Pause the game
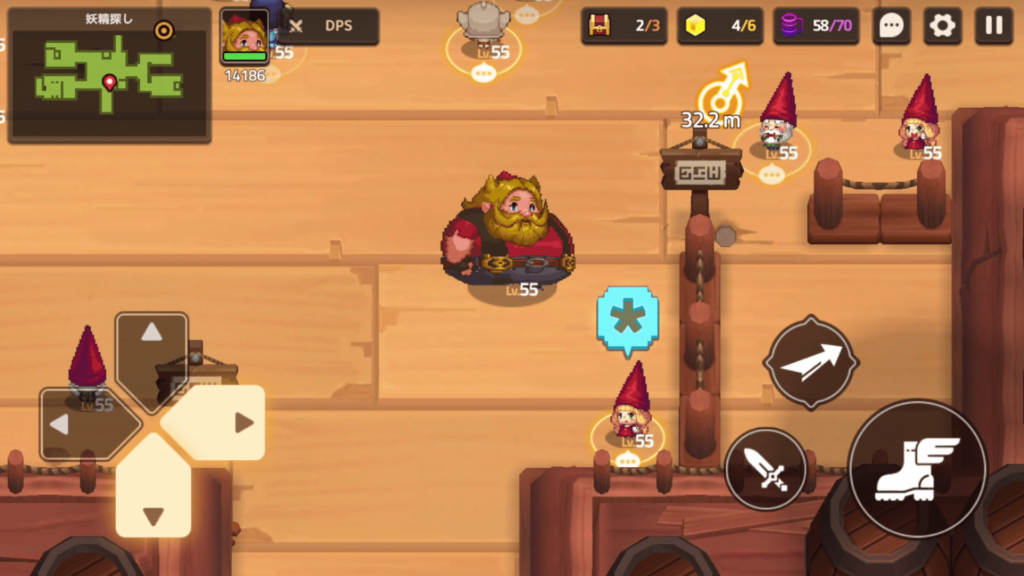This screenshot has width=1024, height=576. (x=994, y=26)
